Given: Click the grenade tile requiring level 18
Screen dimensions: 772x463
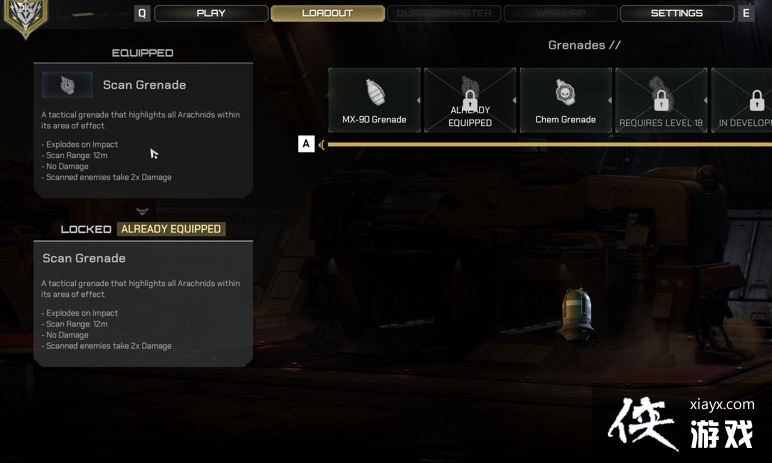Looking at the screenshot, I should point(661,100).
